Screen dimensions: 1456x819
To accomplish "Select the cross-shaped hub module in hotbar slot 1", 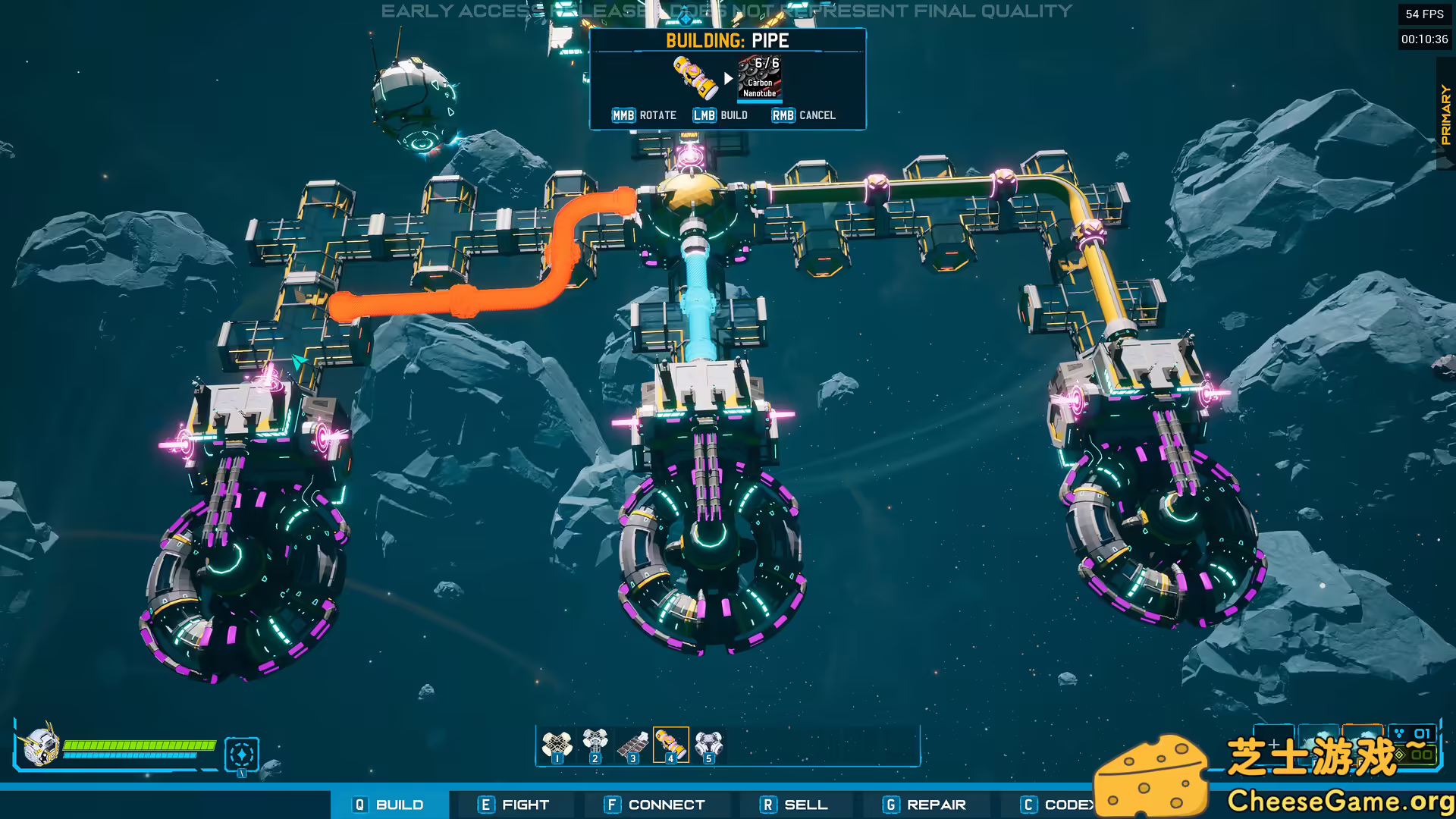I will tap(556, 742).
